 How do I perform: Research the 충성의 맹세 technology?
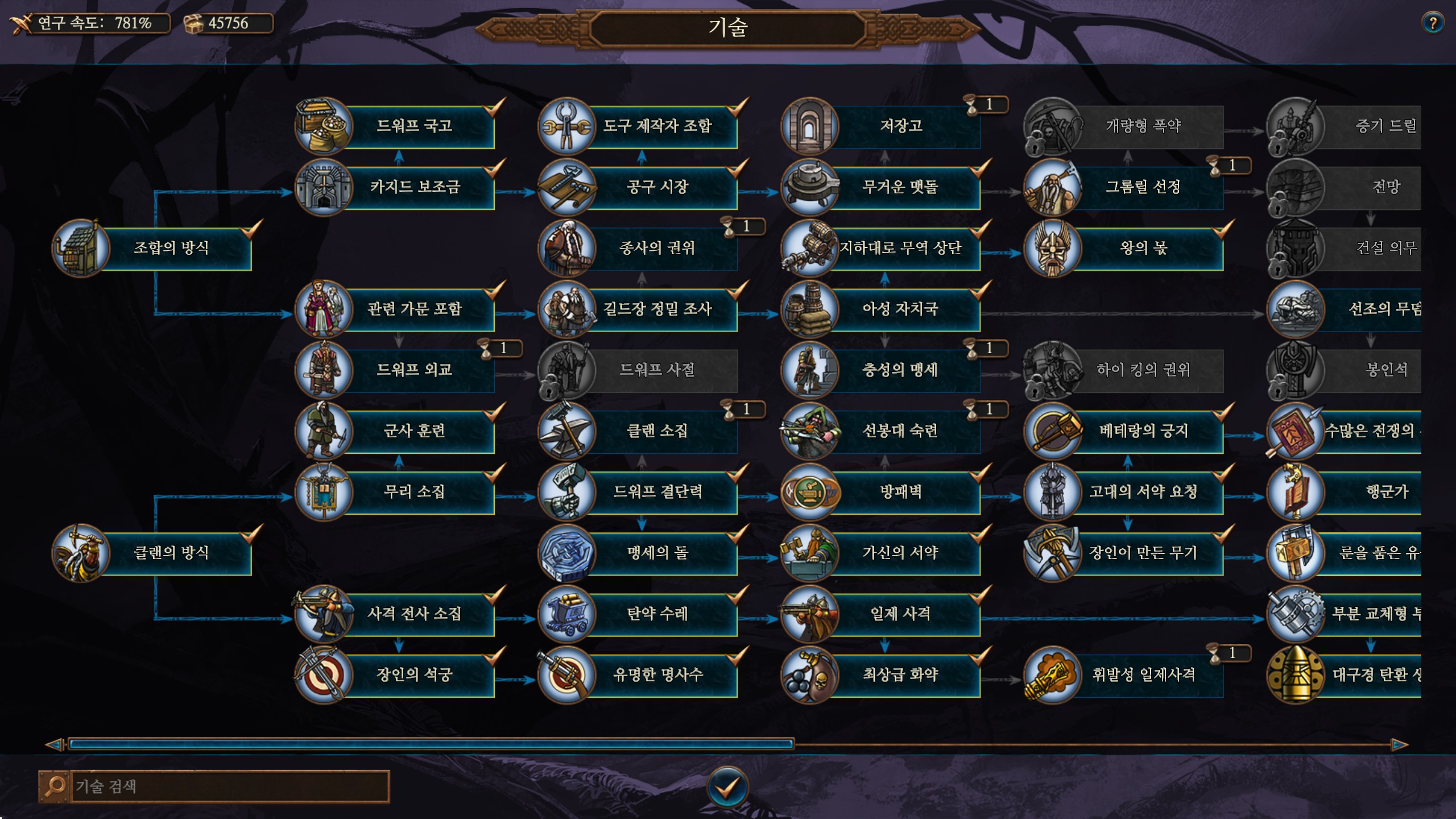point(900,370)
